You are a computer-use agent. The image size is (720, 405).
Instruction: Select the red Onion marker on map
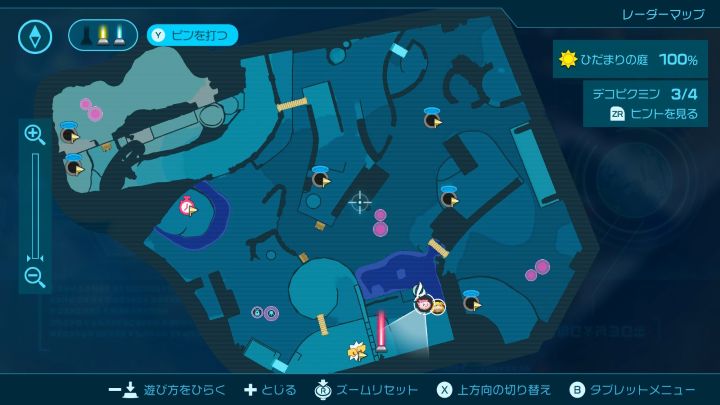pyautogui.click(x=186, y=207)
